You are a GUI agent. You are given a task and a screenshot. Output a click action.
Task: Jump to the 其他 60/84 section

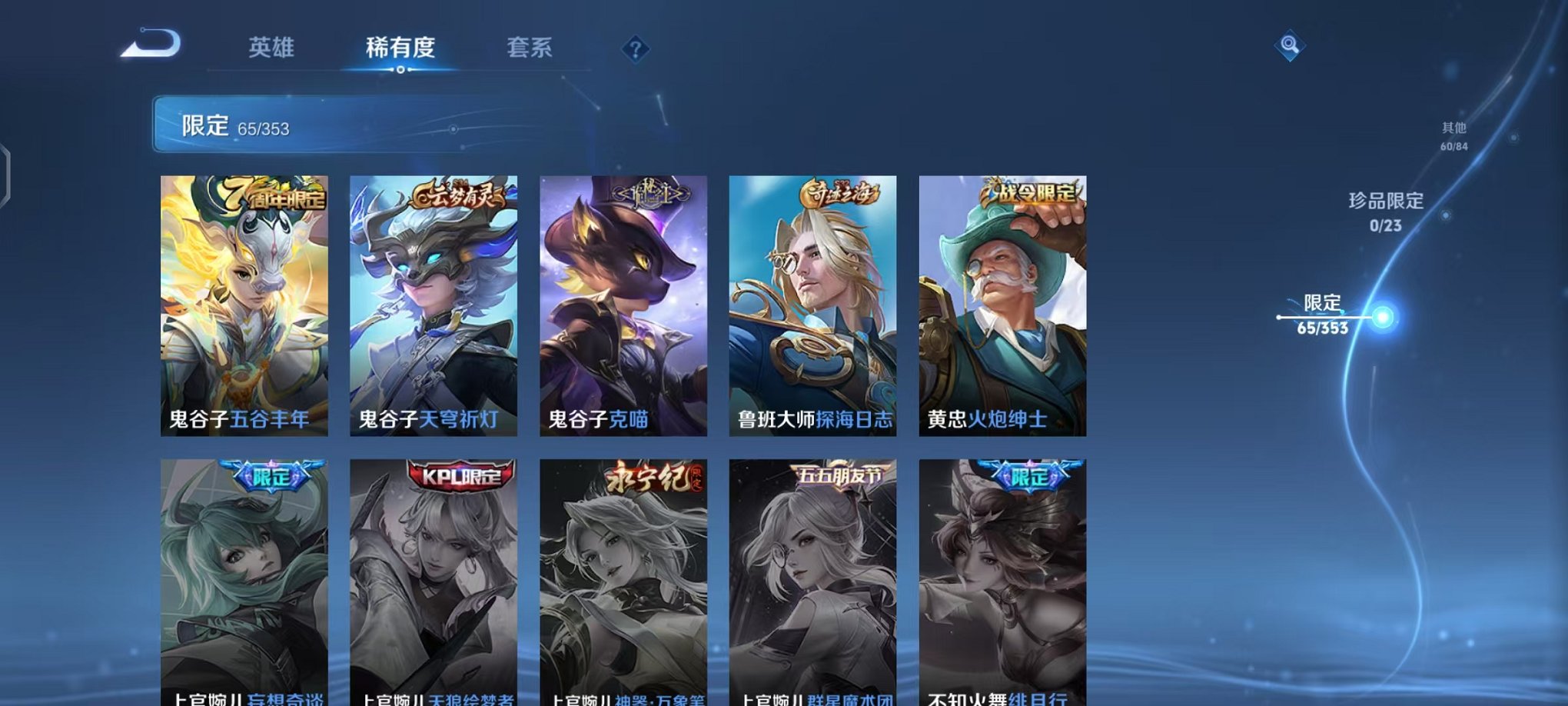tap(1453, 137)
